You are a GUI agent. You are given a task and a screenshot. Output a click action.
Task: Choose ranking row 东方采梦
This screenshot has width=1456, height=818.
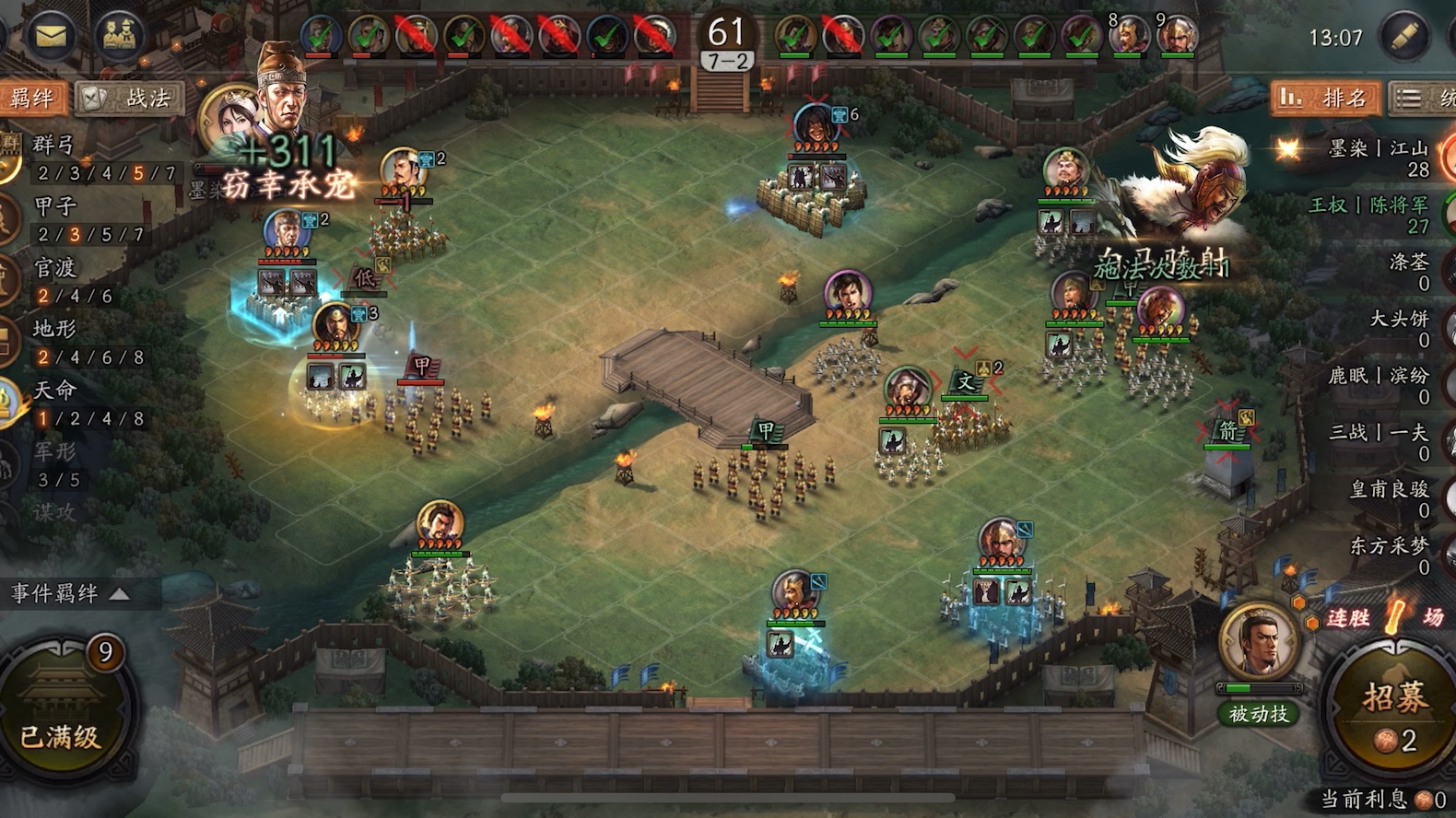1389,555
